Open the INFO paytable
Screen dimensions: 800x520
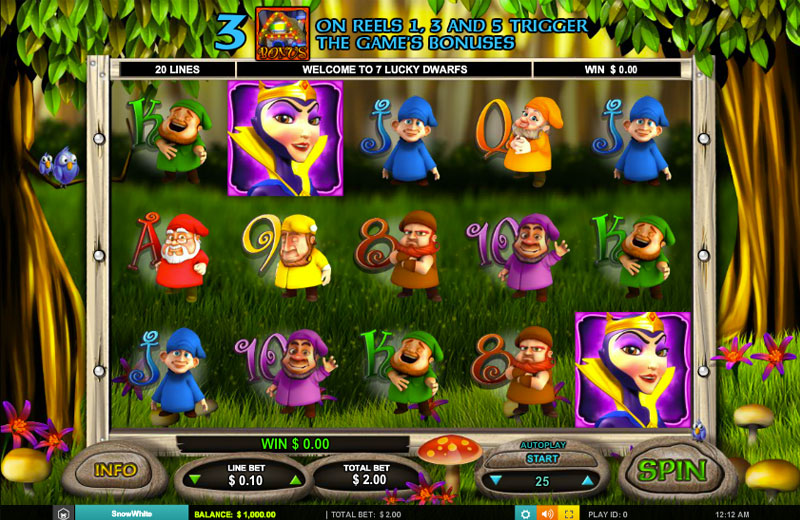coord(115,470)
